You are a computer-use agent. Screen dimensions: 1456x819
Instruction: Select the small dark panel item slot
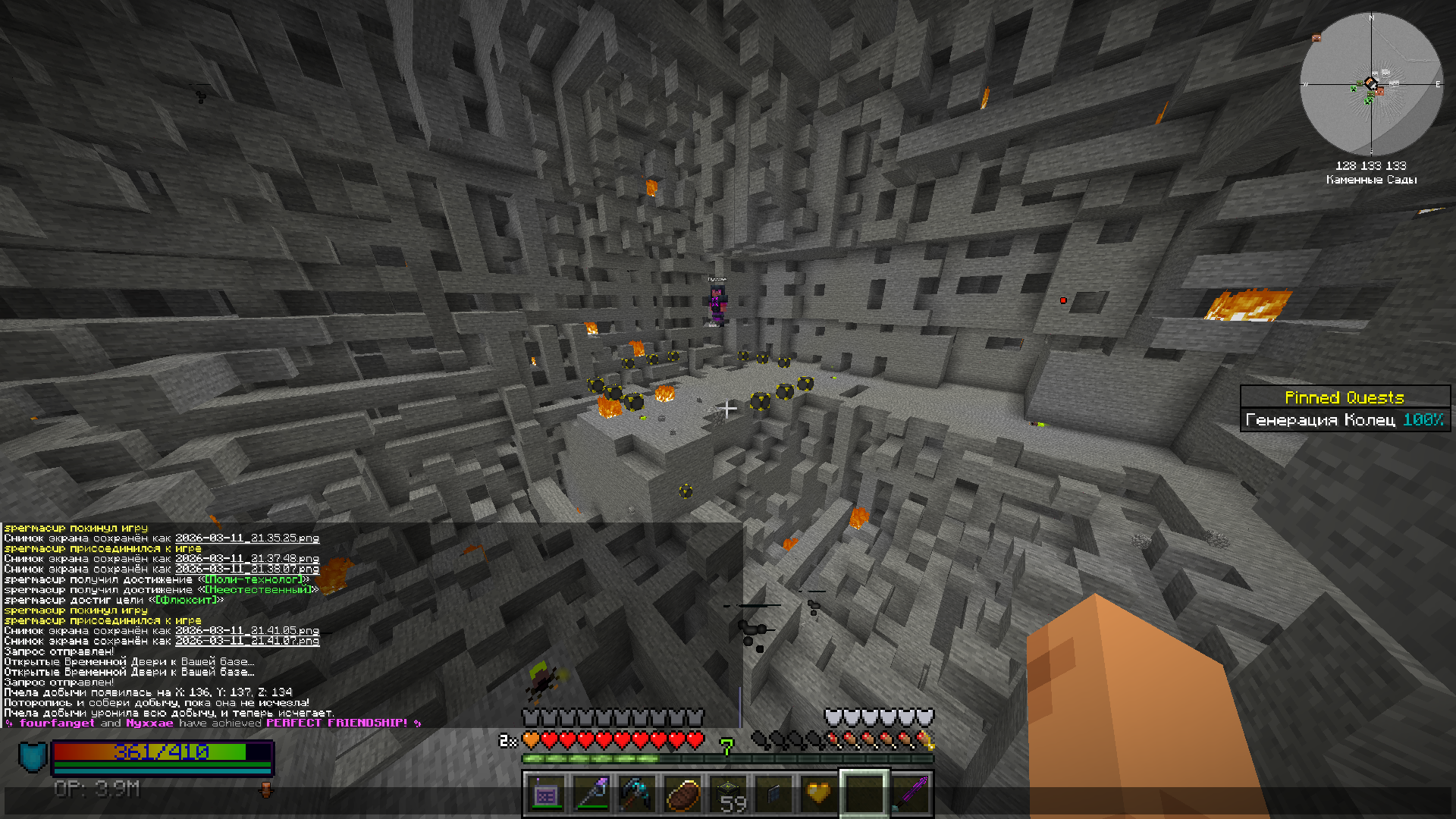[773, 795]
